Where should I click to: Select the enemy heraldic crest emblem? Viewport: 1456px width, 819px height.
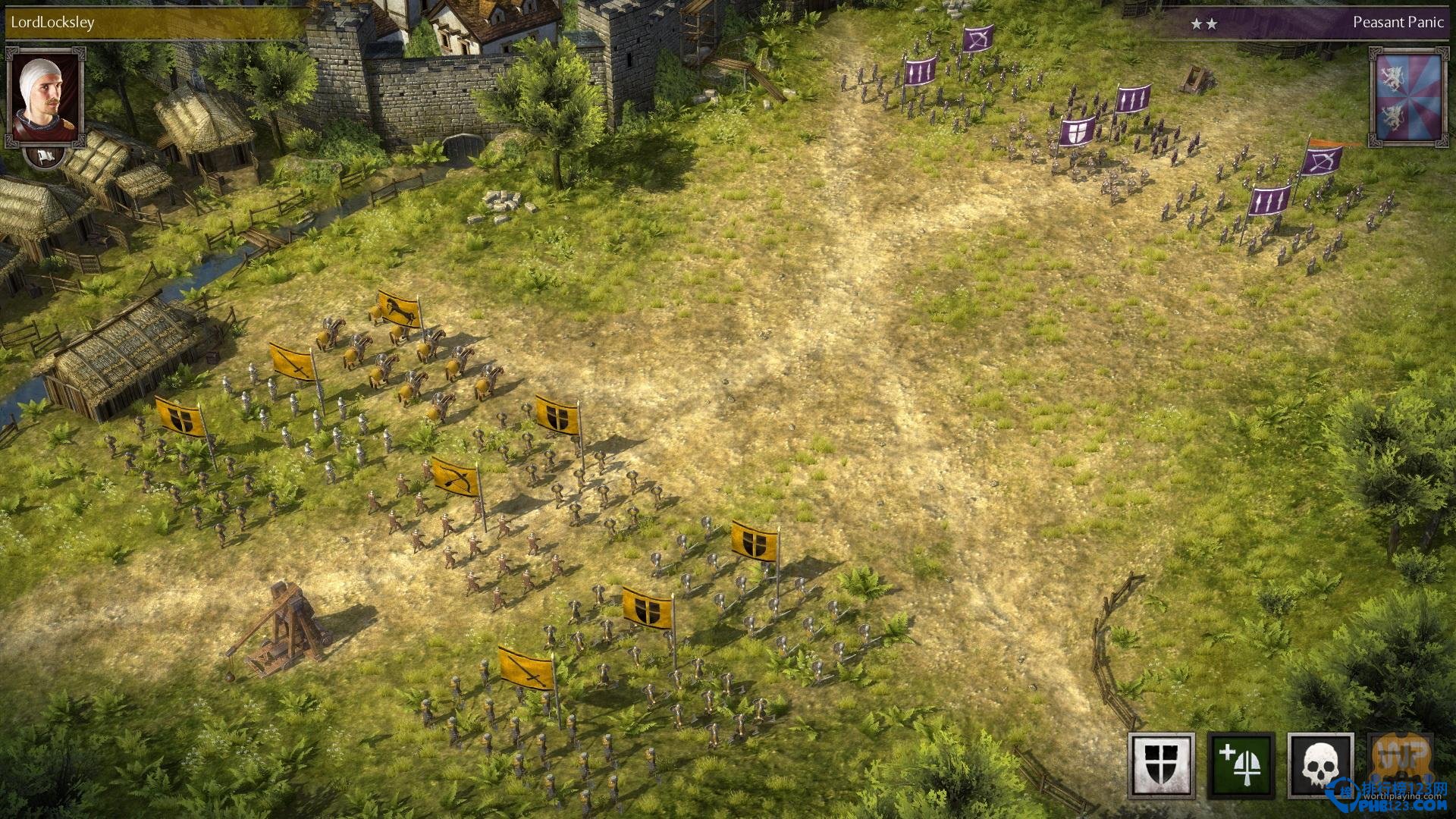tap(1407, 97)
